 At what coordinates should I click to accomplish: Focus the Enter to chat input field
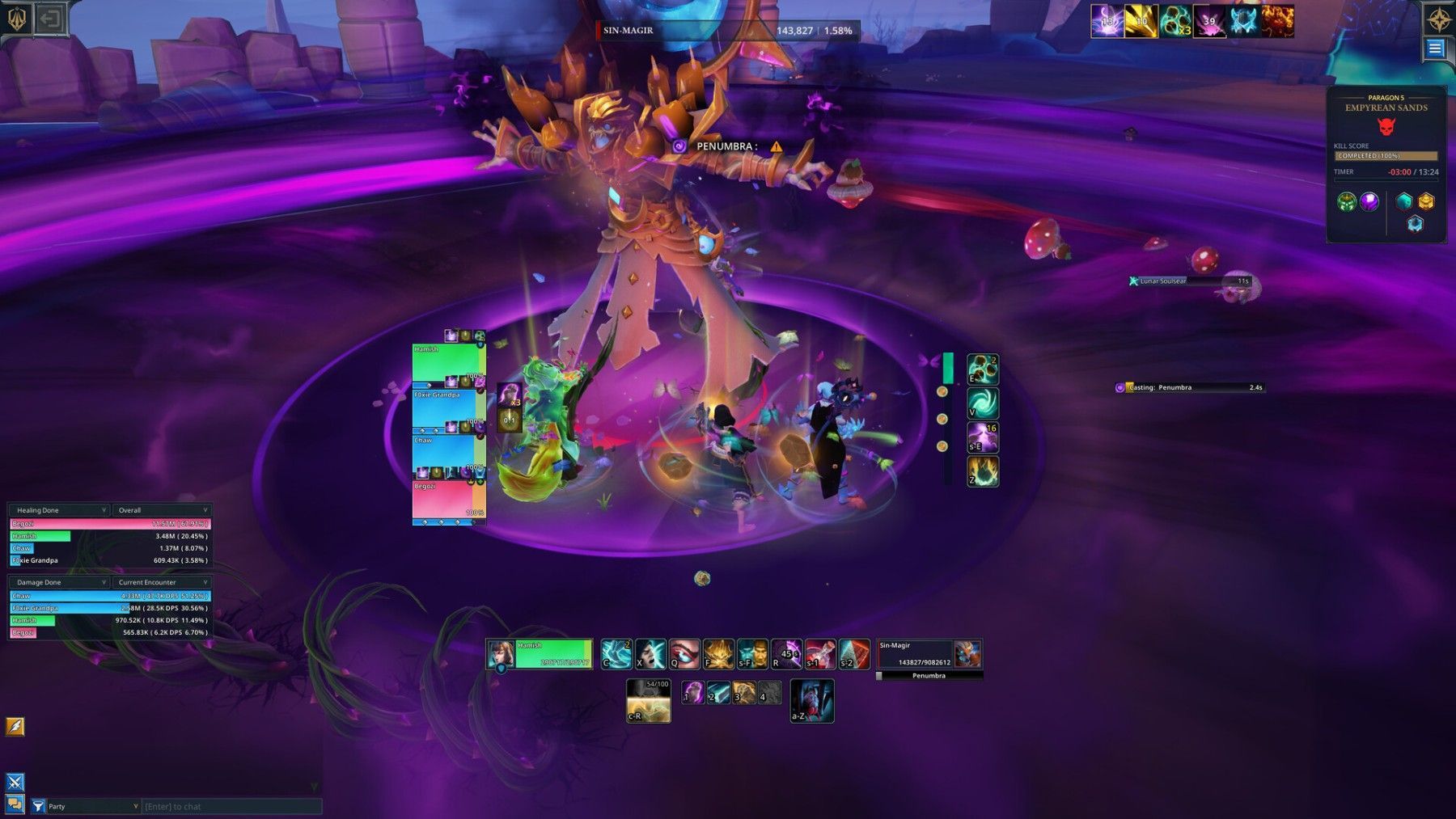pyautogui.click(x=231, y=806)
